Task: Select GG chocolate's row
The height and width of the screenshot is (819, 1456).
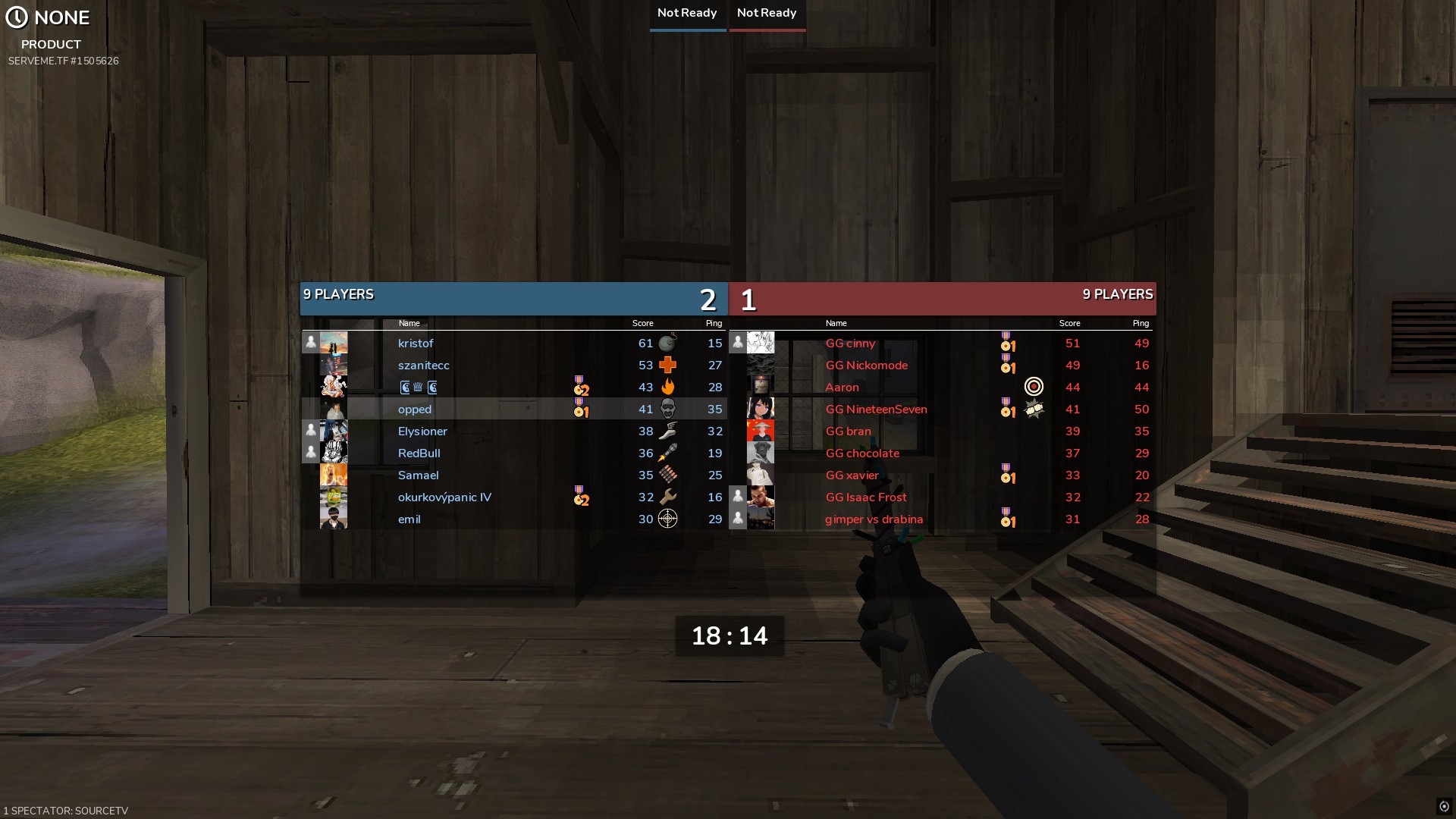Action: pos(862,453)
